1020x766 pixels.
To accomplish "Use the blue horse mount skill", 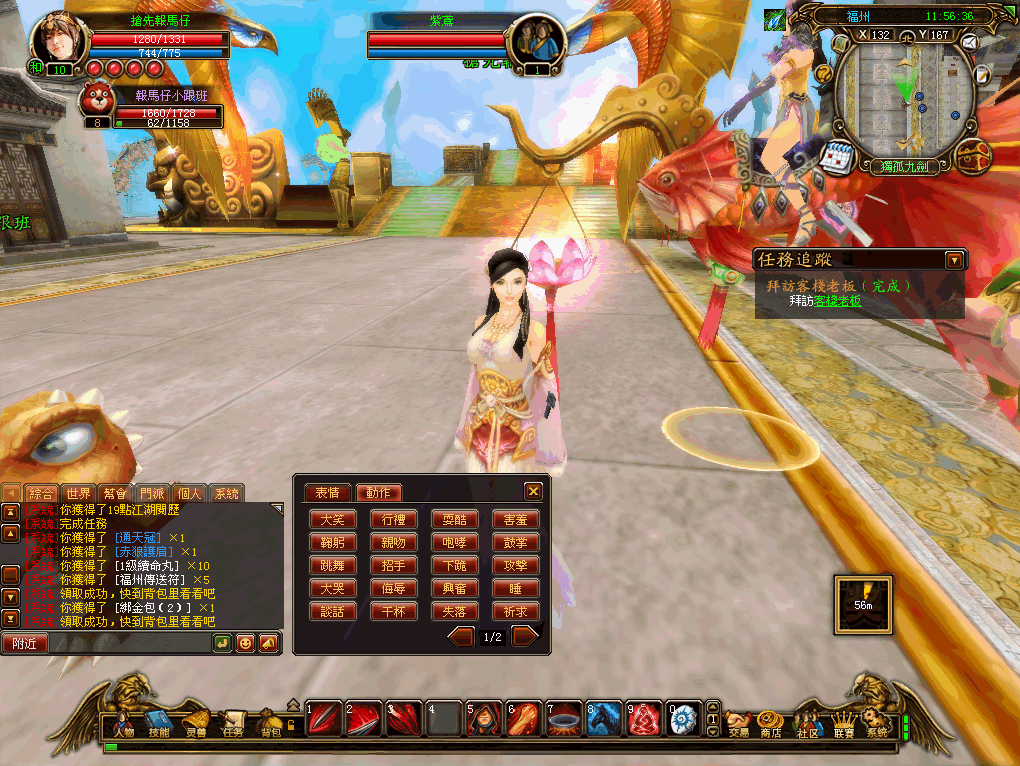I will (x=604, y=718).
